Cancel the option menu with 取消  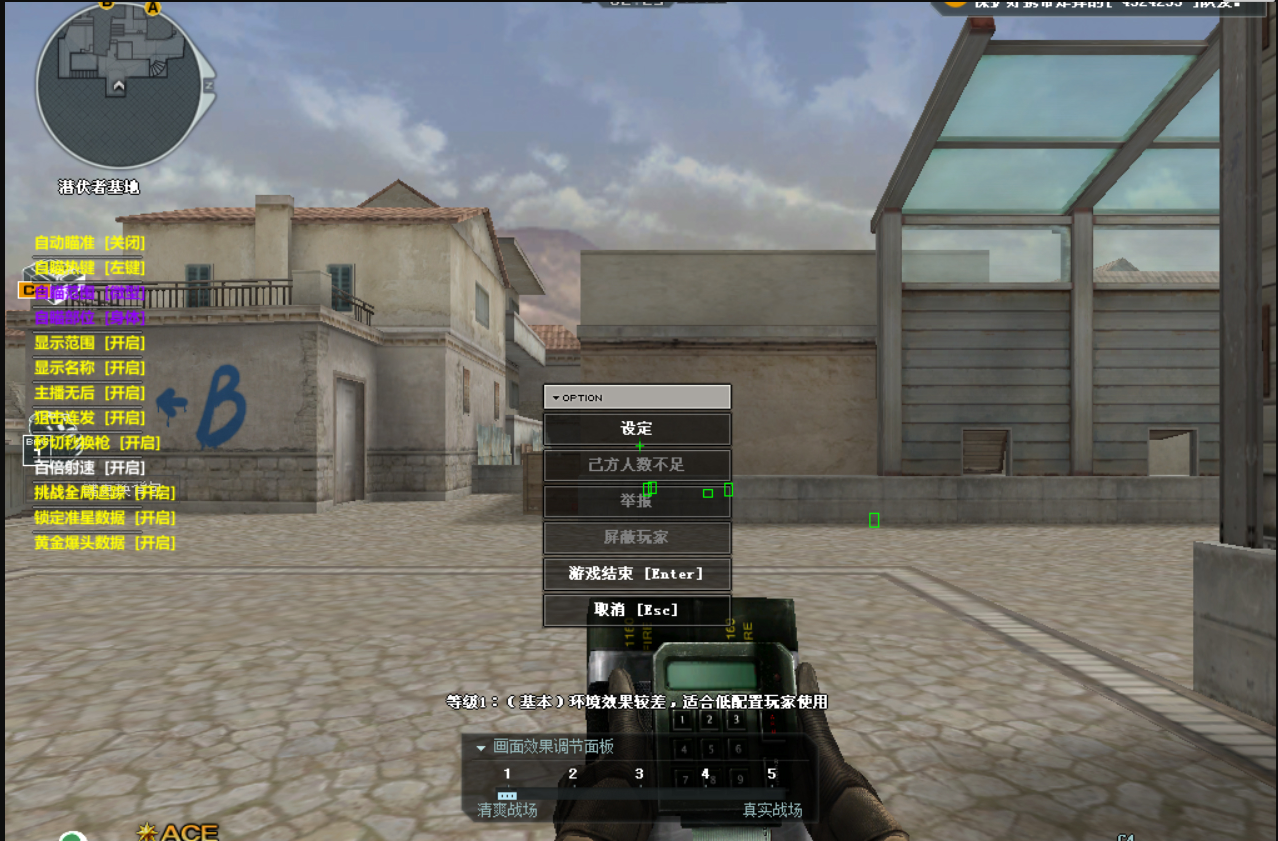click(637, 610)
